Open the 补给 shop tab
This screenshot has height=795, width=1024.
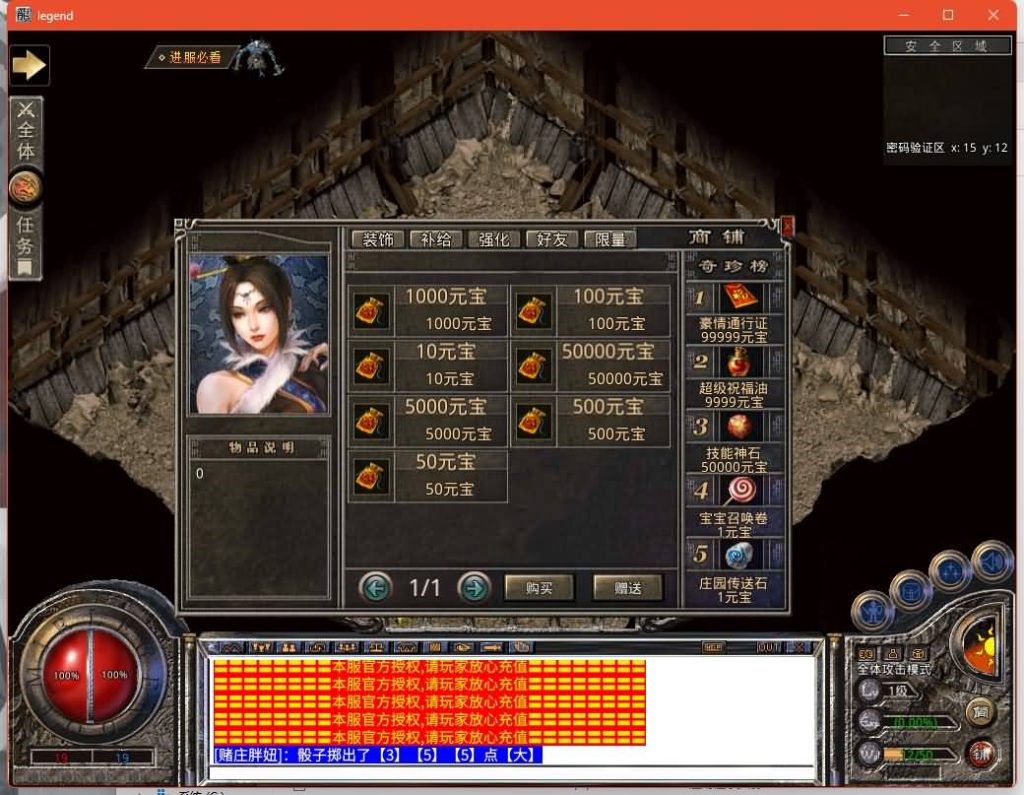coord(435,240)
